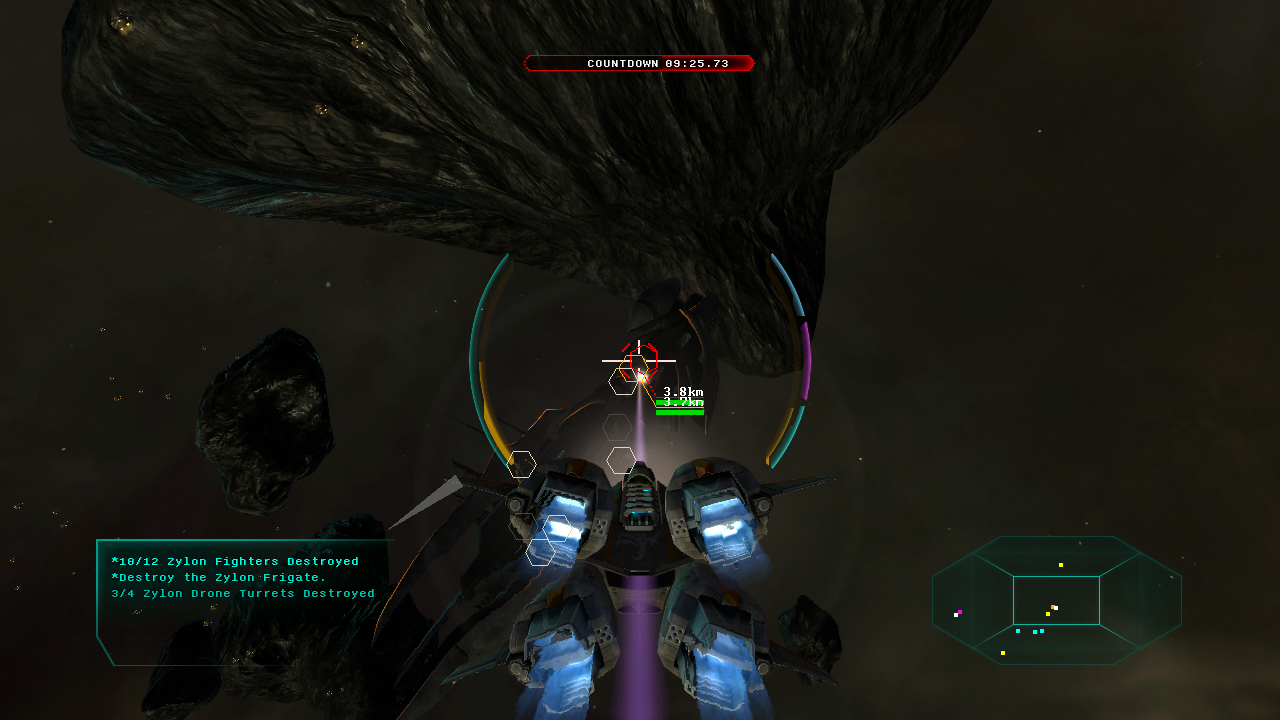The width and height of the screenshot is (1280, 720).
Task: Click the COUNTDOWN header label
Action: 625,63
